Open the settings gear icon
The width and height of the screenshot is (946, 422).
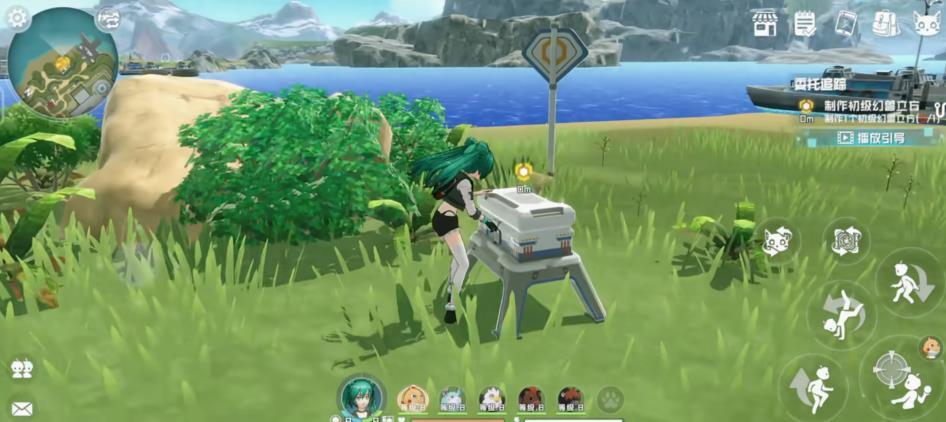tap(18, 17)
